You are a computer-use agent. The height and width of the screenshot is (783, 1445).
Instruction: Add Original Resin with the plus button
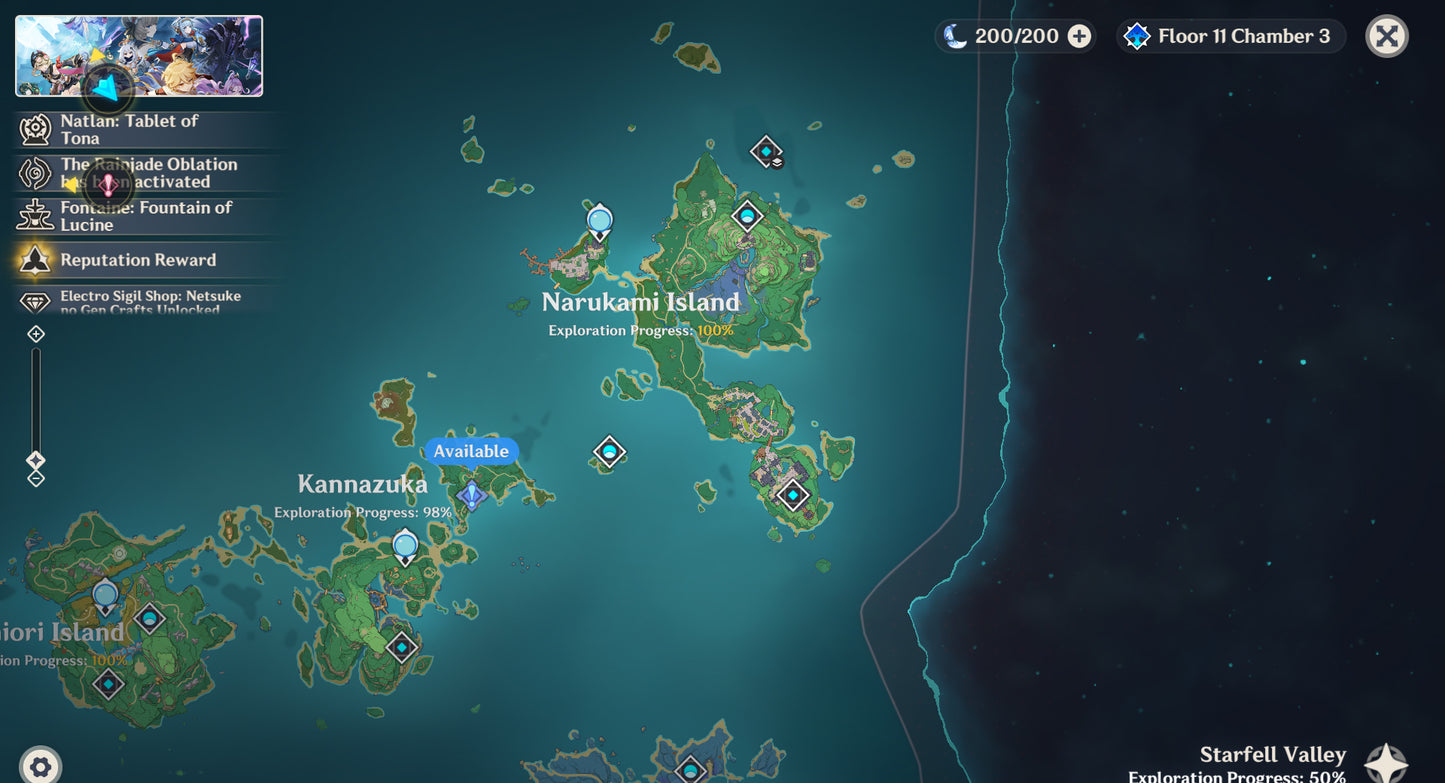1079,37
